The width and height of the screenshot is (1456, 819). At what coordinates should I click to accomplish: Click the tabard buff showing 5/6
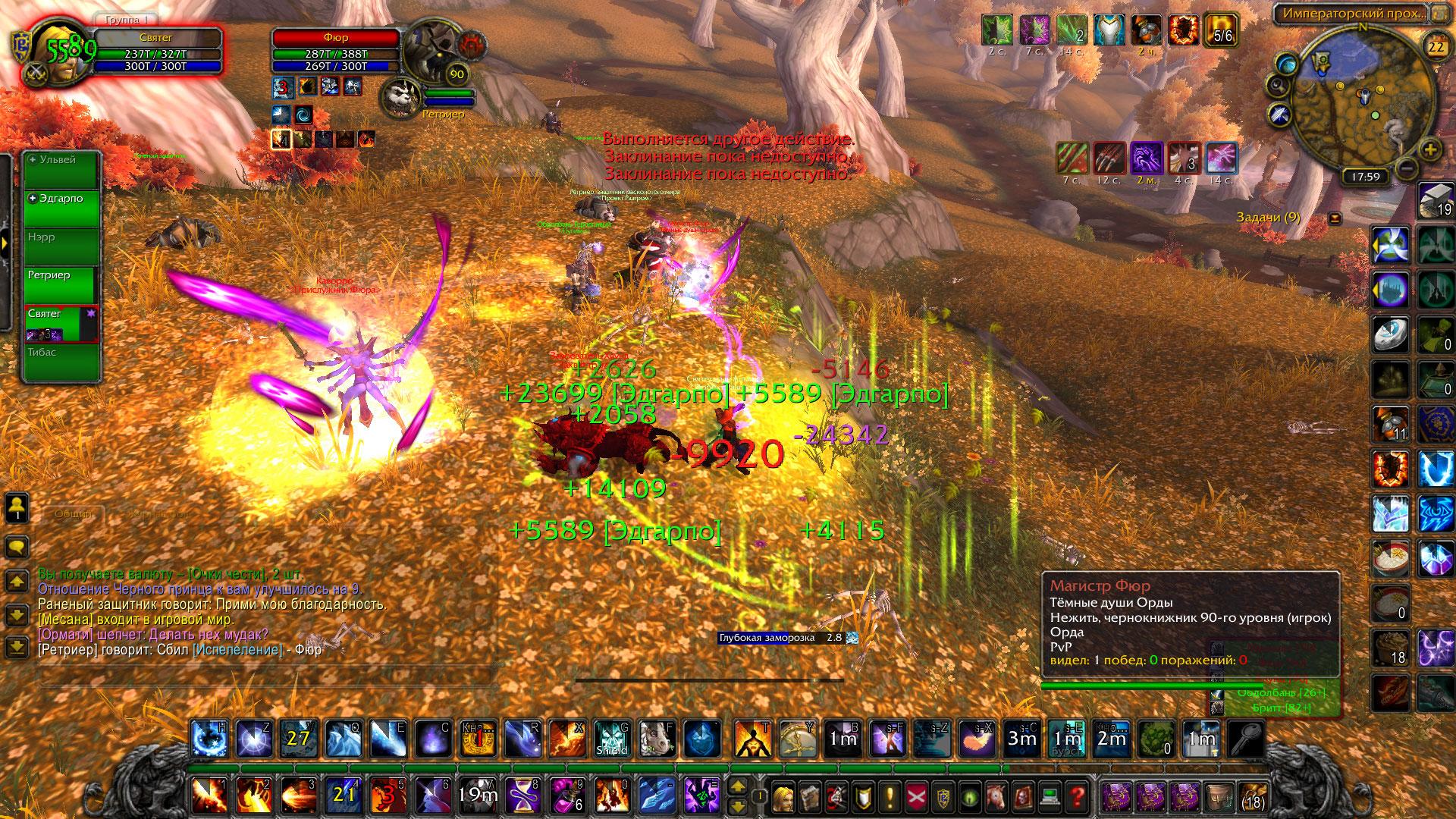click(1222, 30)
